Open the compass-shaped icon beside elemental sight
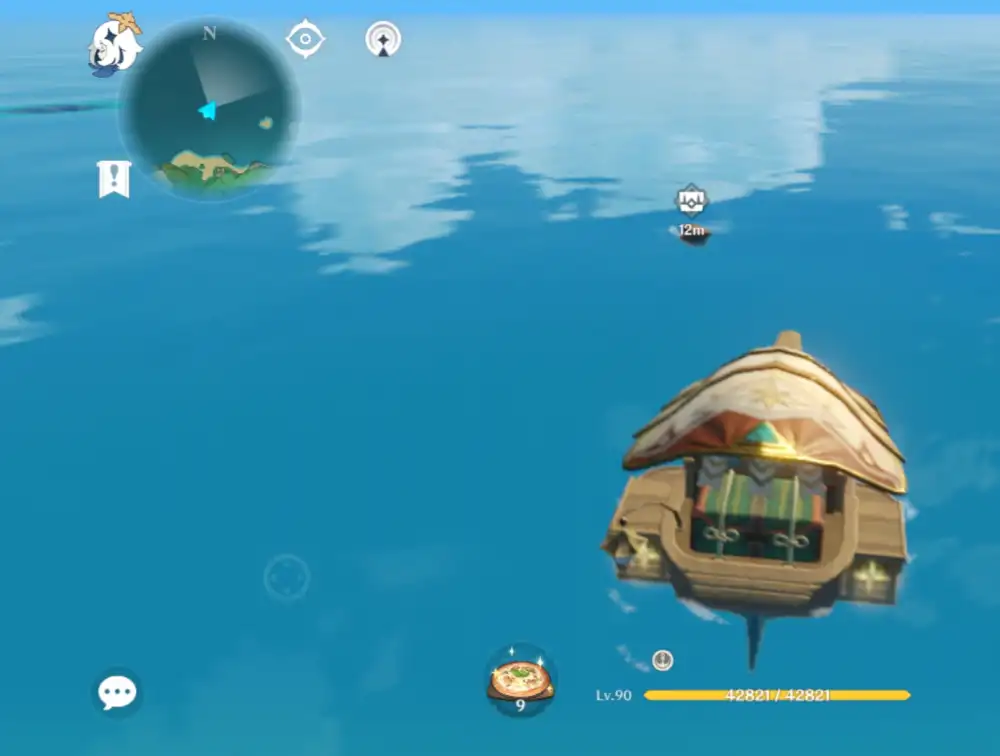Image resolution: width=1000 pixels, height=756 pixels. pos(383,40)
